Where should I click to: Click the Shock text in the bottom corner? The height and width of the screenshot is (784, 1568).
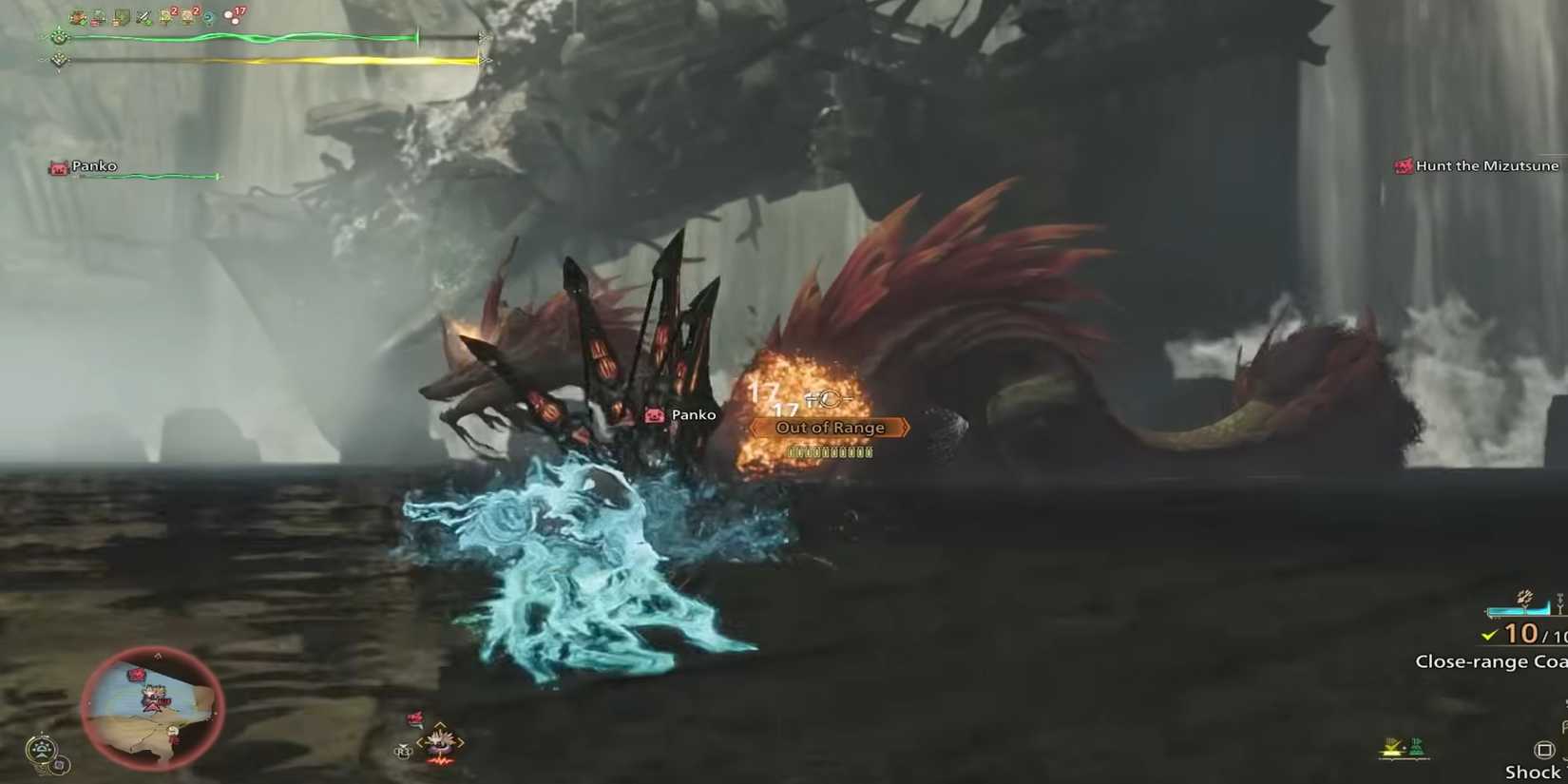1533,771
